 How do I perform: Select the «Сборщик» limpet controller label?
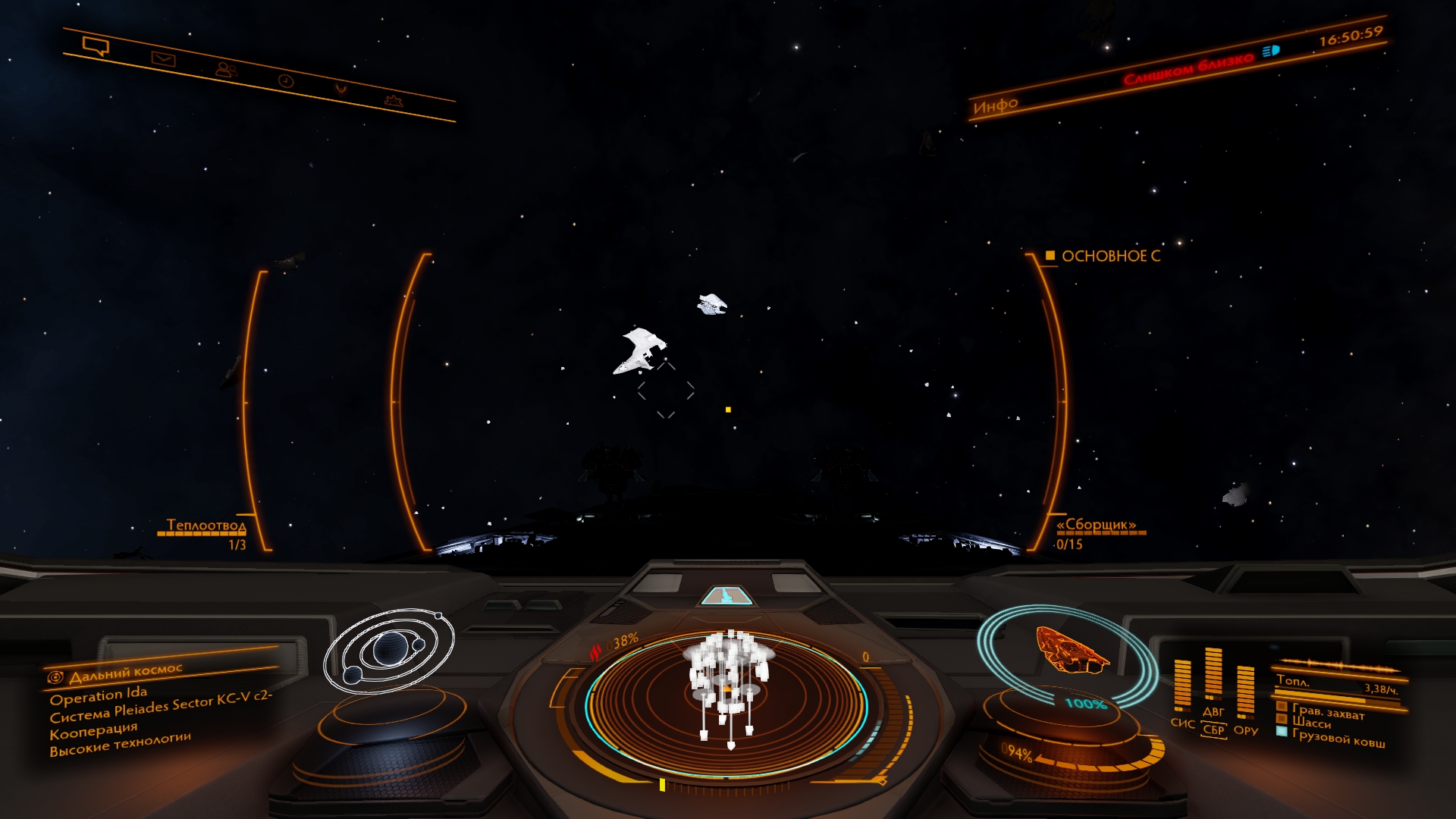pyautogui.click(x=1096, y=525)
